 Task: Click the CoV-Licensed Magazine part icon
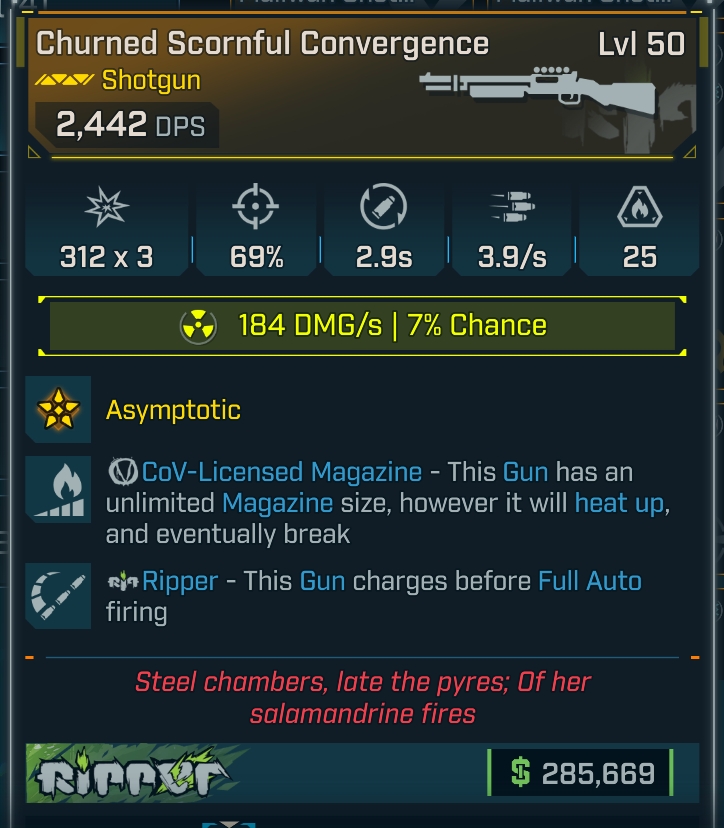pos(58,489)
